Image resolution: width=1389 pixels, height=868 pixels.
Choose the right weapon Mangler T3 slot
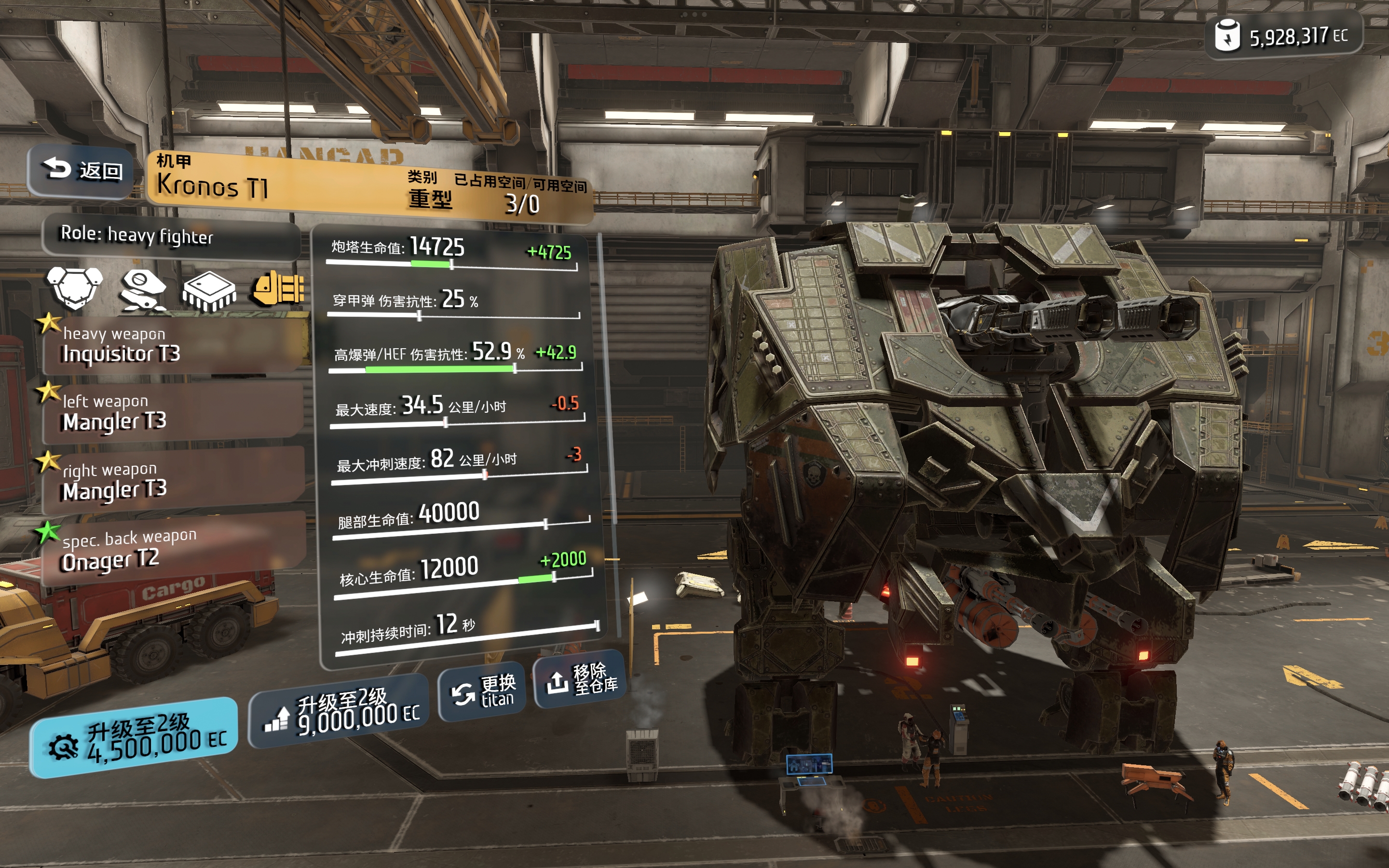172,481
